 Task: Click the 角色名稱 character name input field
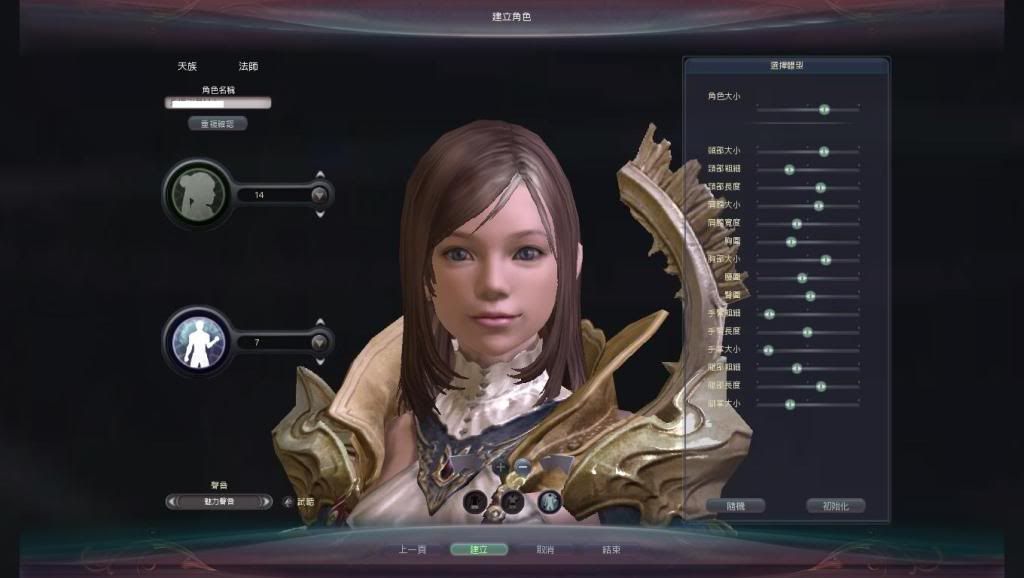pos(218,102)
